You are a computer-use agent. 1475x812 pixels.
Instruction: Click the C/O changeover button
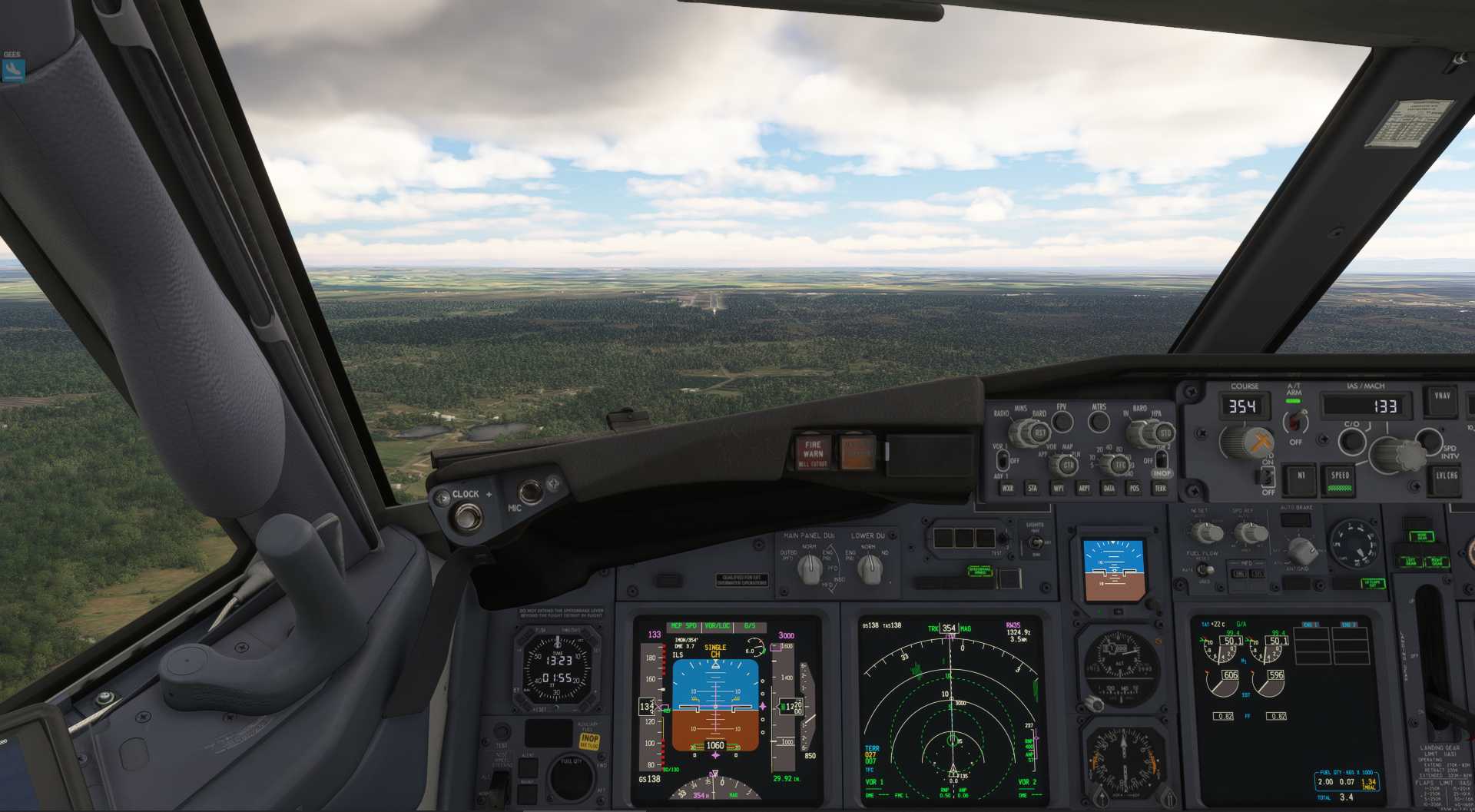1351,441
